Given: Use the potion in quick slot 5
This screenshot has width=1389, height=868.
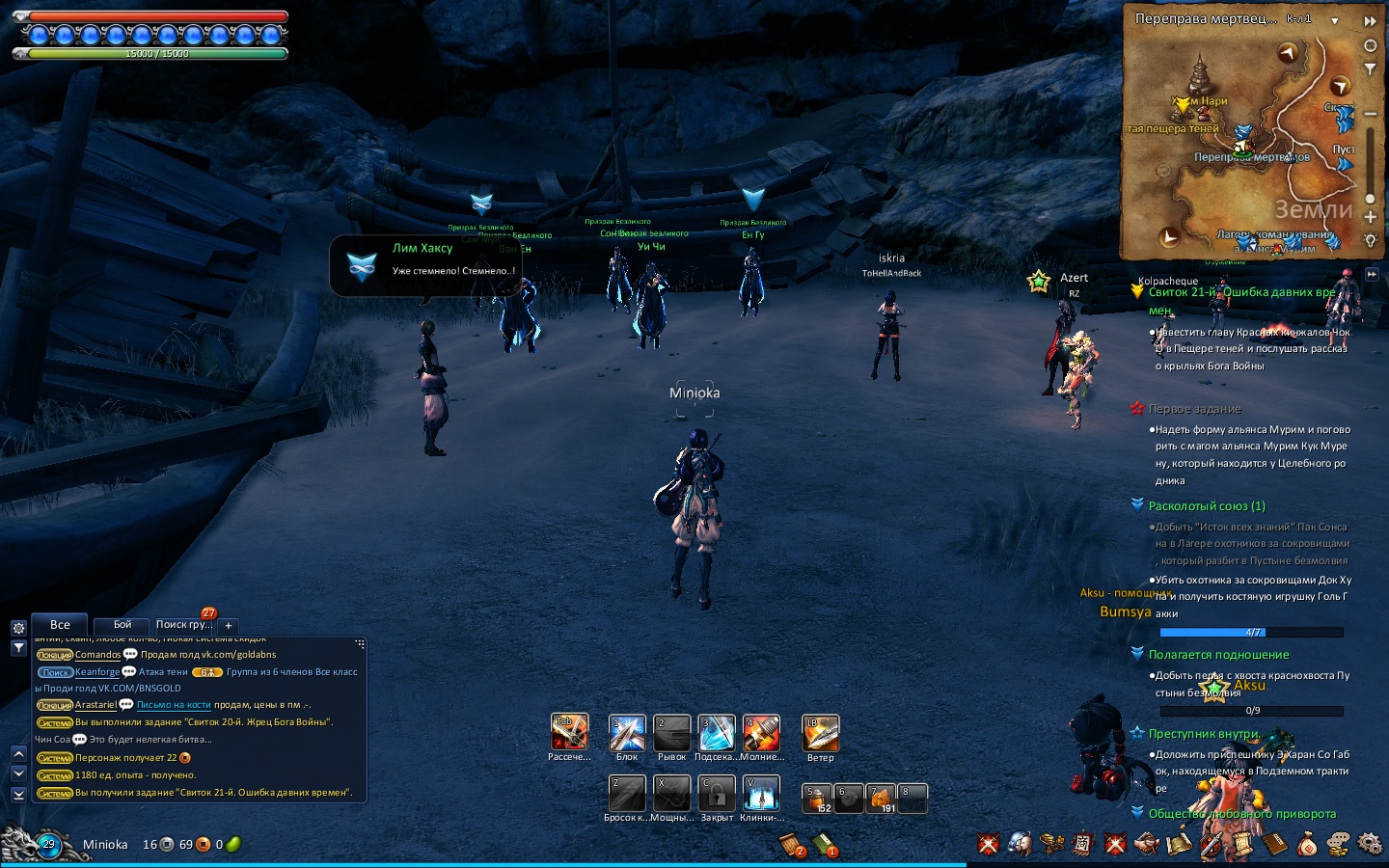Looking at the screenshot, I should tap(818, 799).
